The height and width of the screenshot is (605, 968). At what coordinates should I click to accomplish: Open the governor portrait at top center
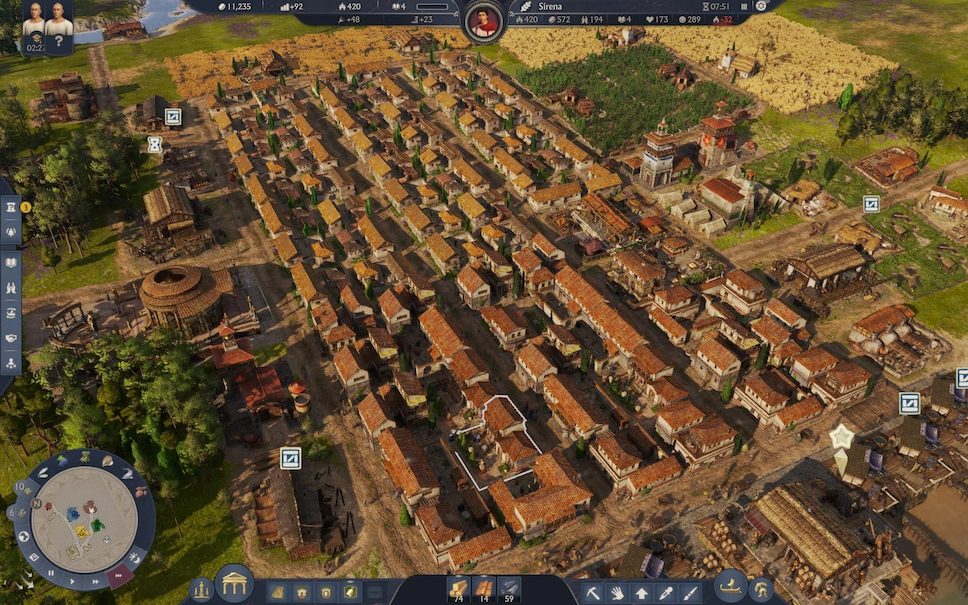(483, 20)
